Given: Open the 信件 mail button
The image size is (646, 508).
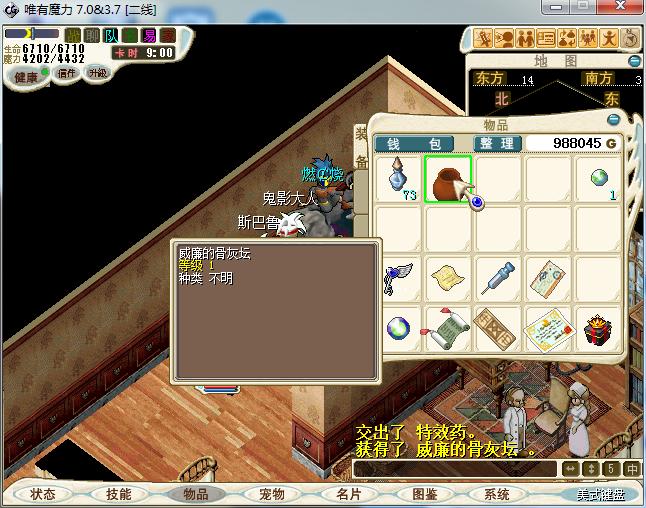Looking at the screenshot, I should tap(67, 73).
